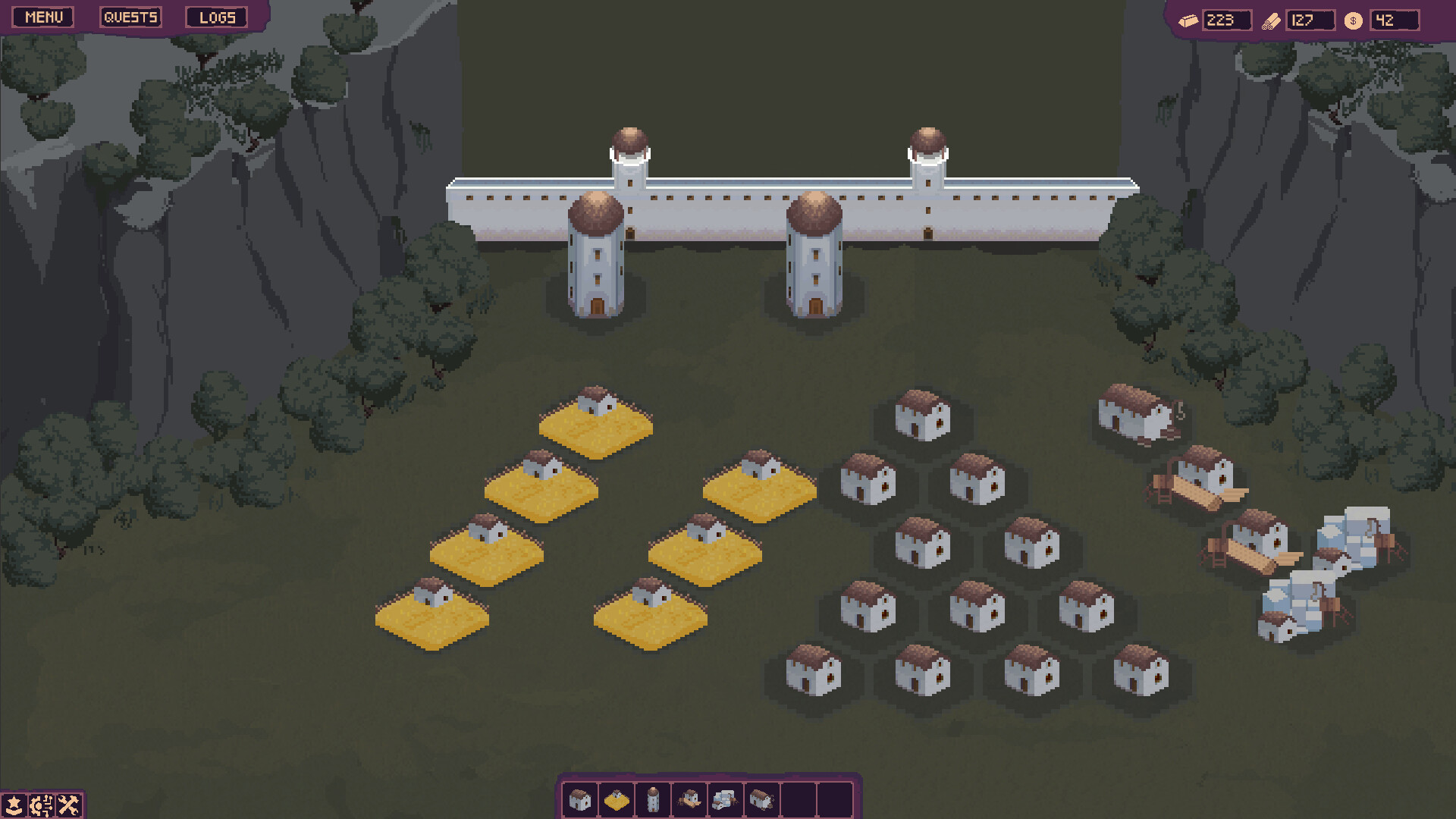Open the settings gear icon bottom left

[42, 804]
